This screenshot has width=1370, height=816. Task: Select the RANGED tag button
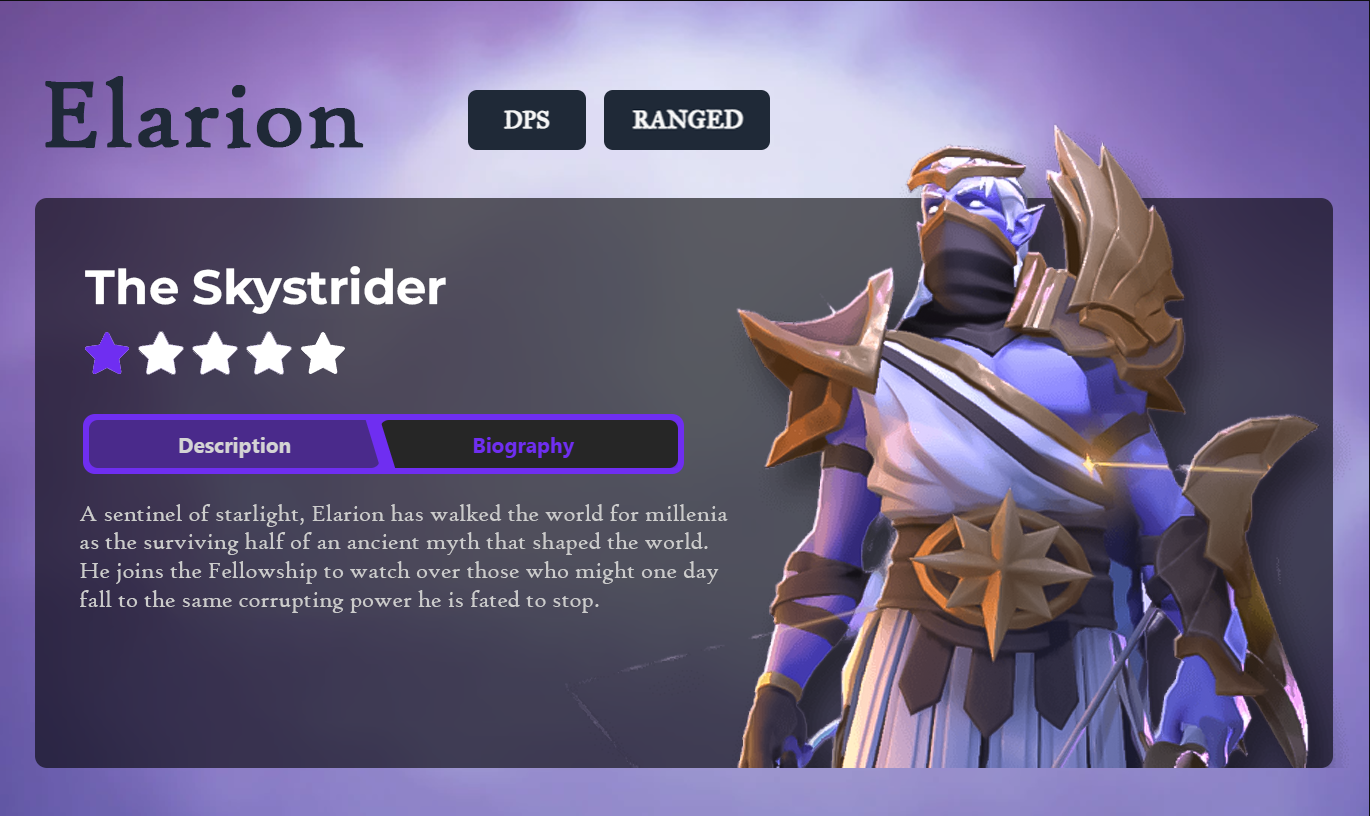pos(686,120)
